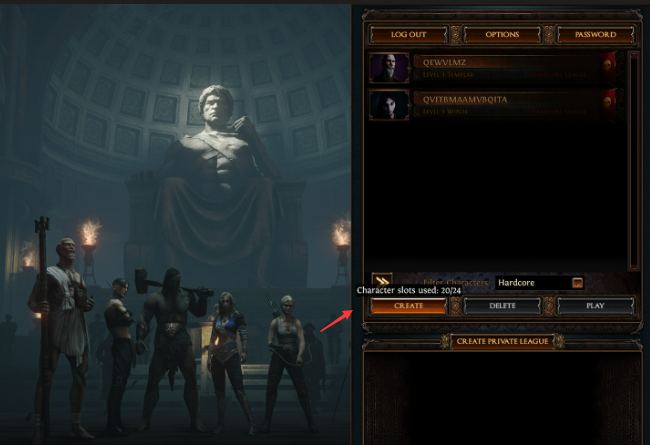
Task: Open the Hardcore character filter dropdown
Action: click(x=577, y=283)
